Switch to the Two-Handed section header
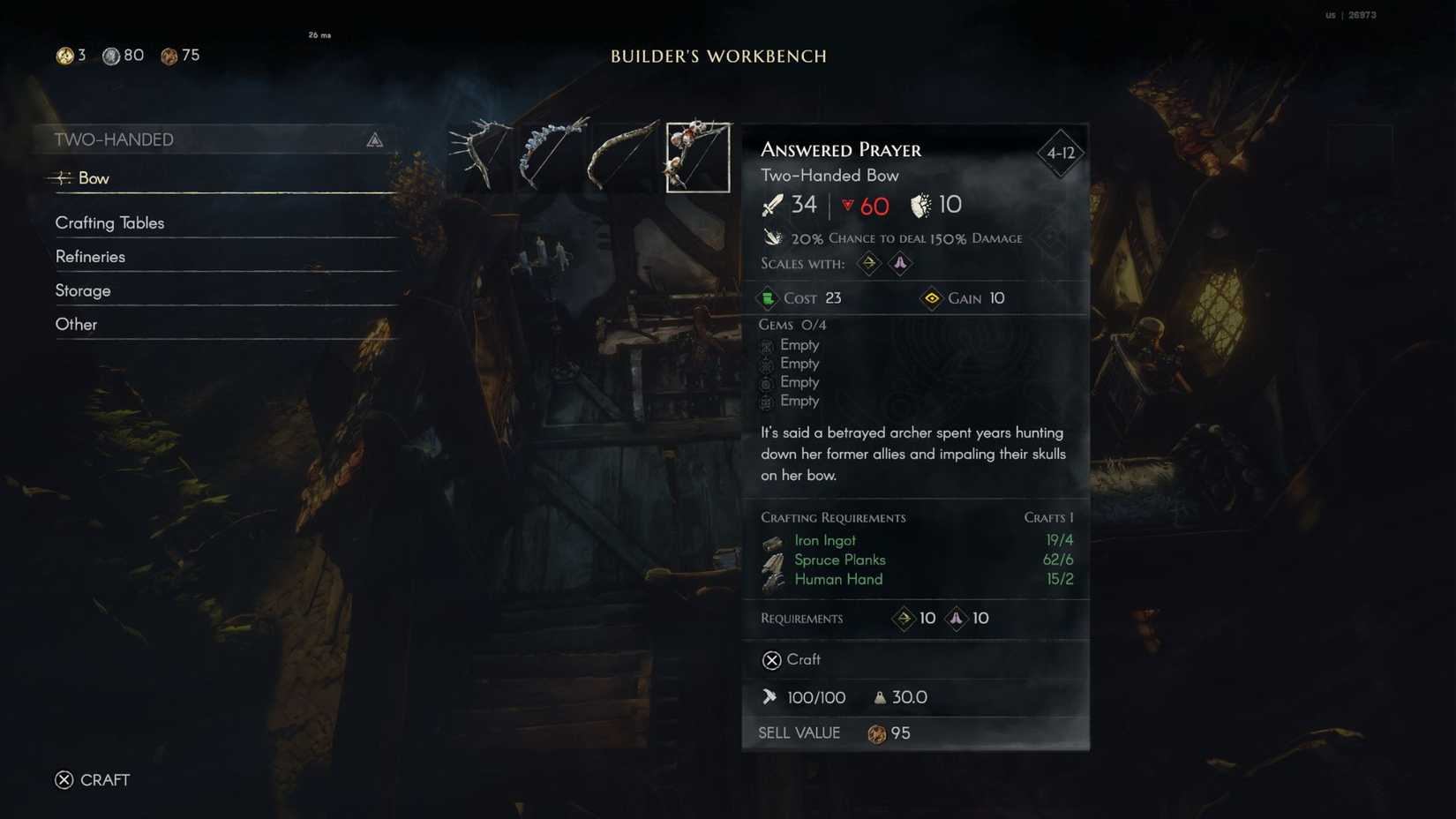This screenshot has width=1456, height=819. tap(116, 139)
